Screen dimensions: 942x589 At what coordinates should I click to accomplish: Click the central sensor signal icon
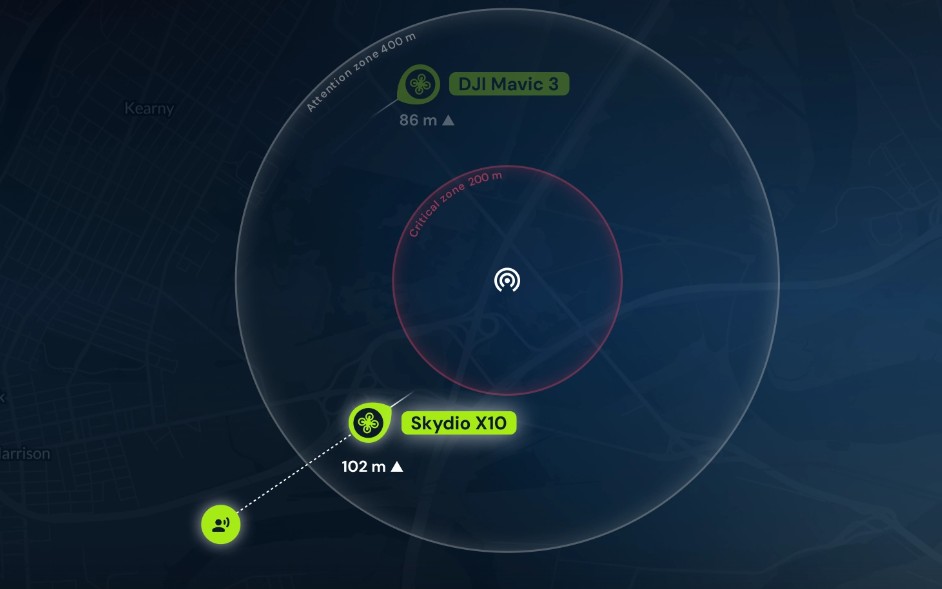click(507, 279)
